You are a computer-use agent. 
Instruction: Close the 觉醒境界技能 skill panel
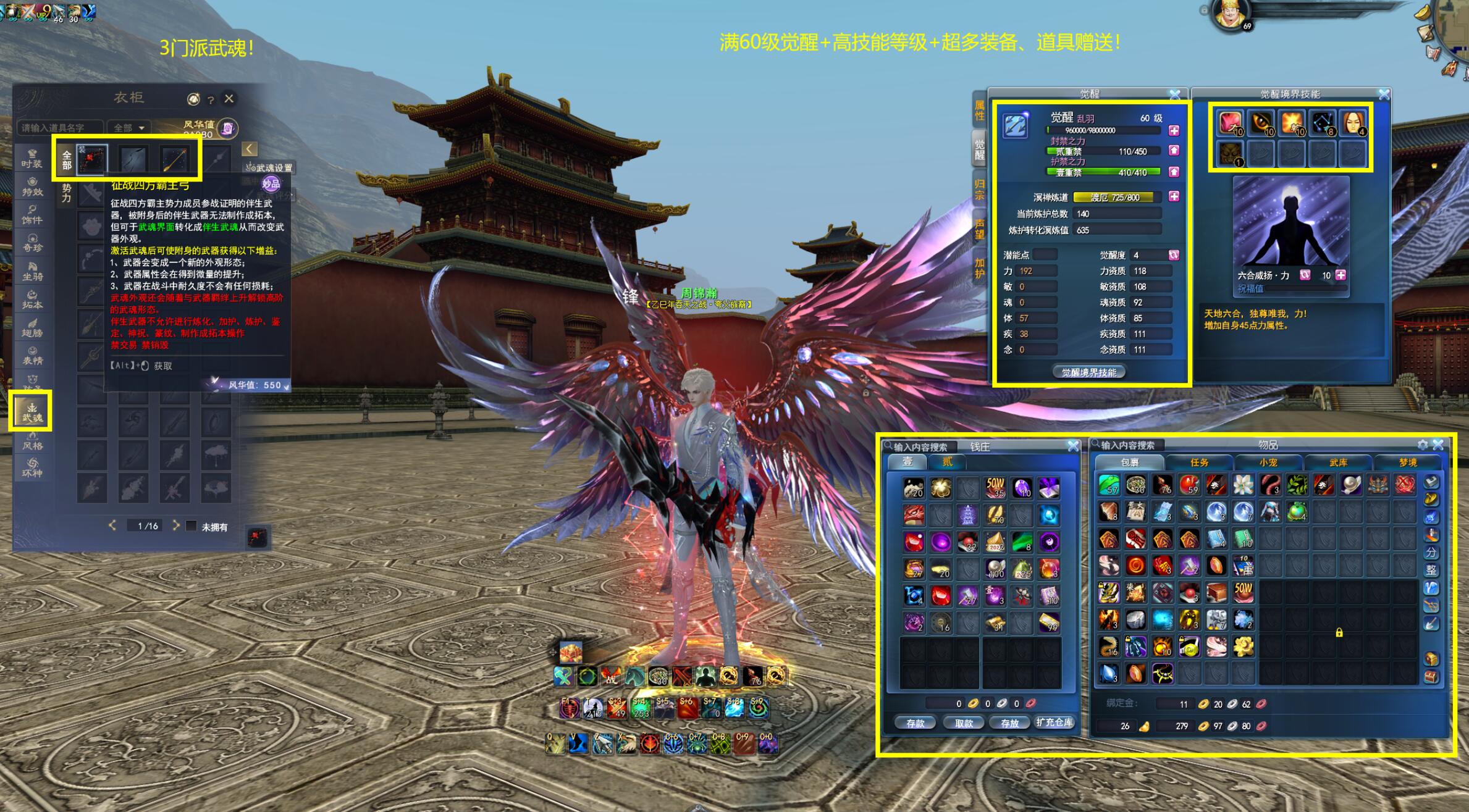click(x=1384, y=94)
